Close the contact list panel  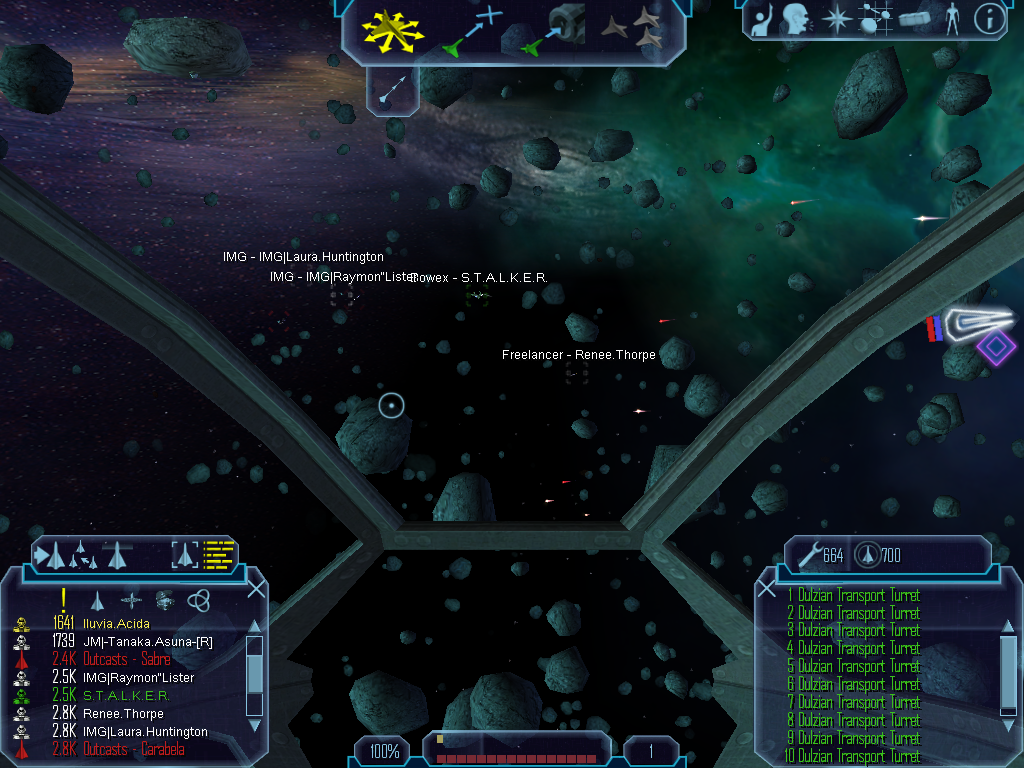tap(256, 588)
